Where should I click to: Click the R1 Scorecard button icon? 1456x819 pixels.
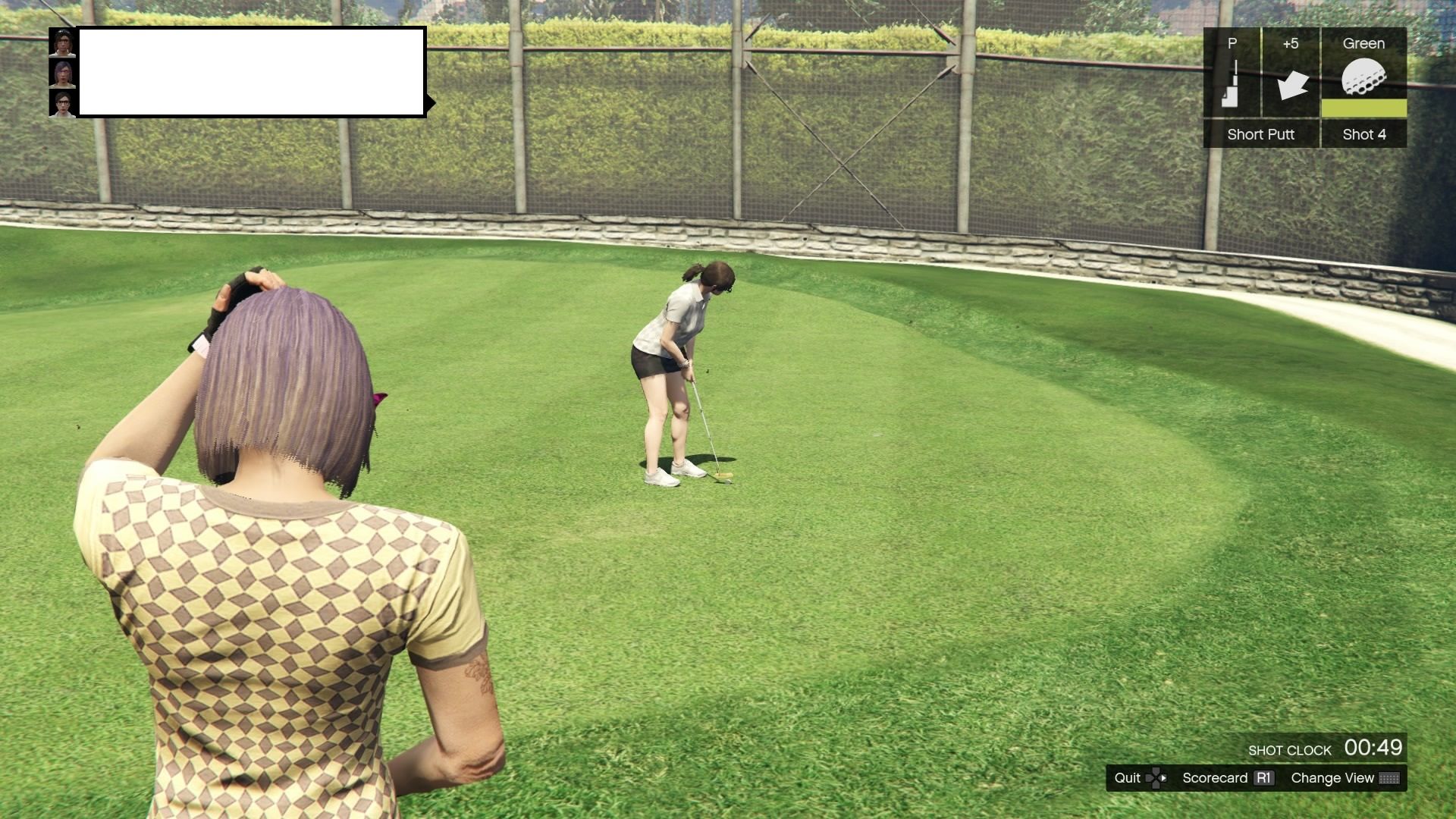pos(1264,778)
